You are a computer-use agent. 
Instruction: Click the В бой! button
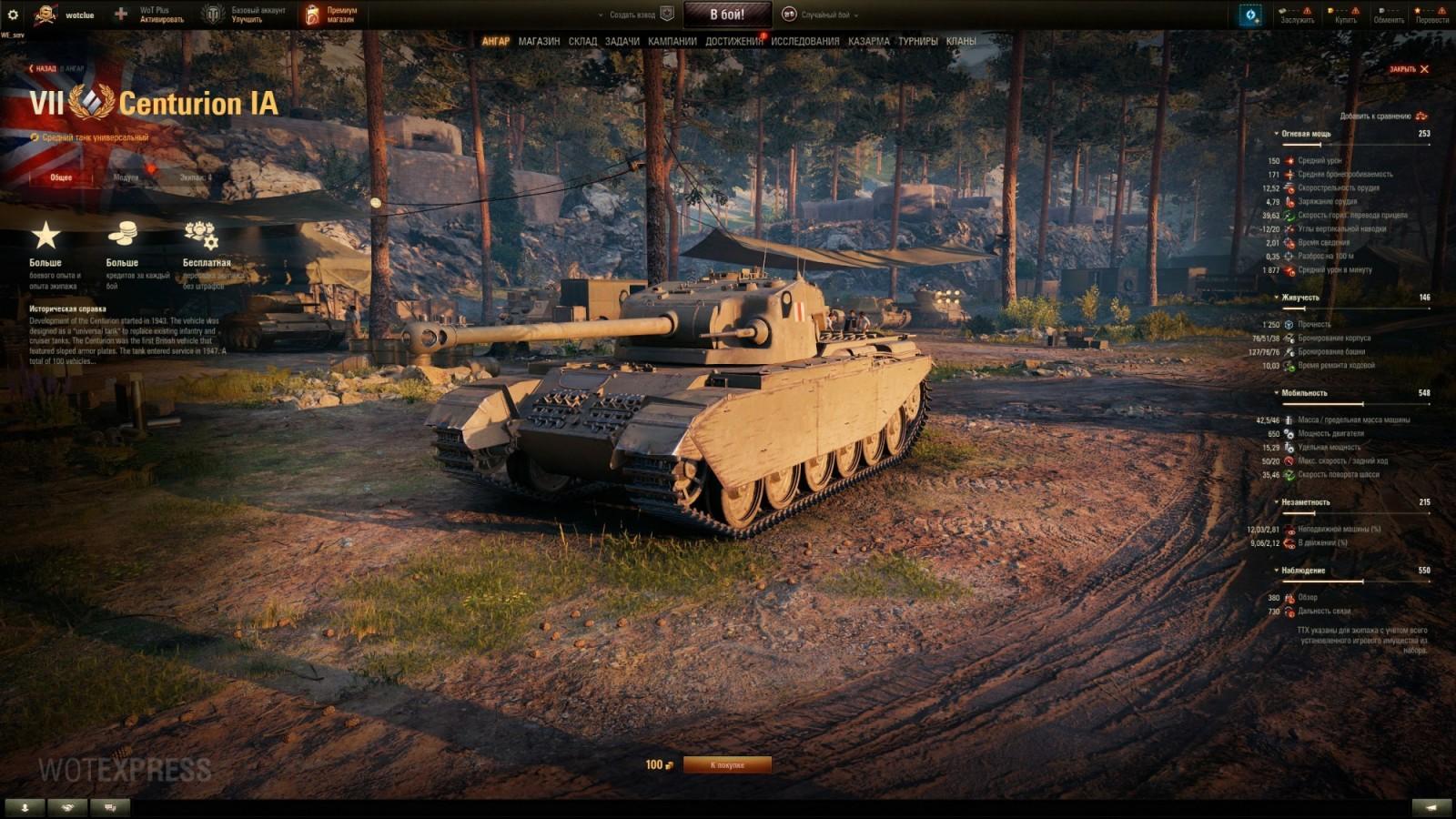pos(727,13)
